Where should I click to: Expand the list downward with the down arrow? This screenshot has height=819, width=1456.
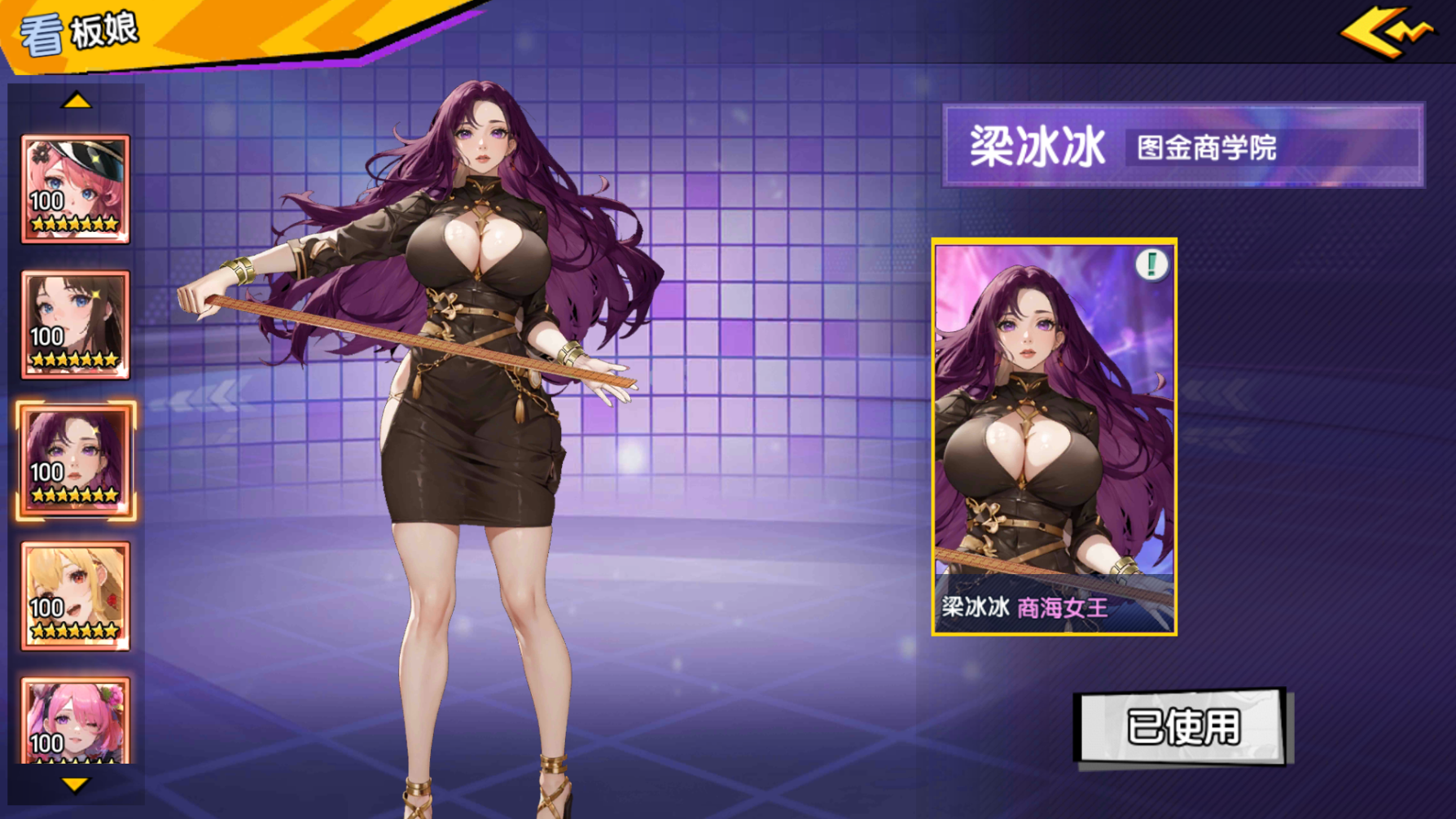pyautogui.click(x=77, y=786)
